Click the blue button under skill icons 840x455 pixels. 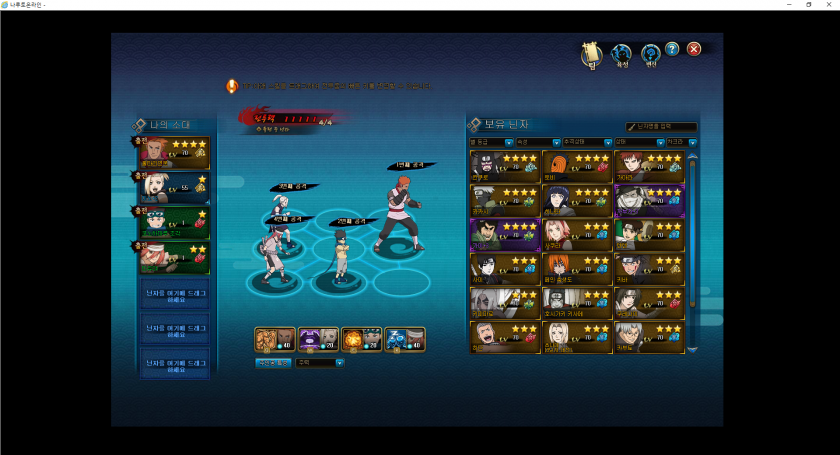point(273,363)
